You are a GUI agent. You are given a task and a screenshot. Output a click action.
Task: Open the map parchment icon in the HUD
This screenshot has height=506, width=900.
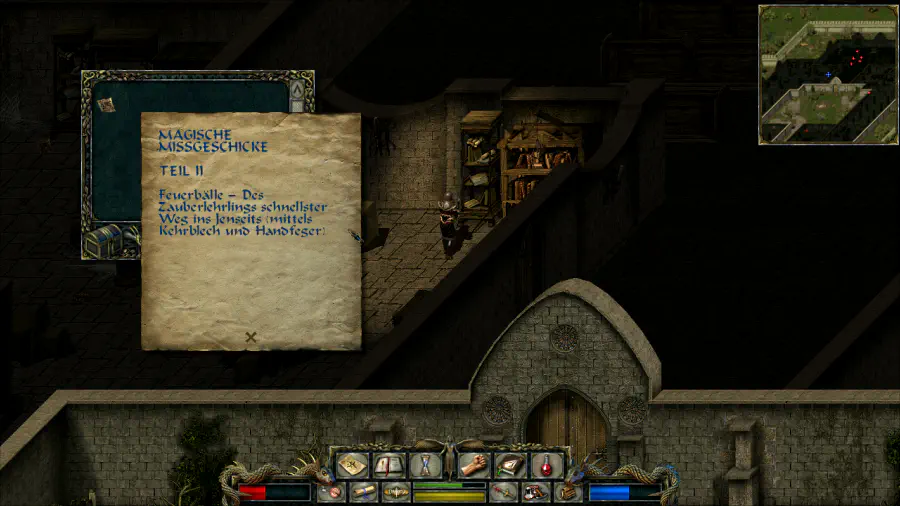(351, 464)
